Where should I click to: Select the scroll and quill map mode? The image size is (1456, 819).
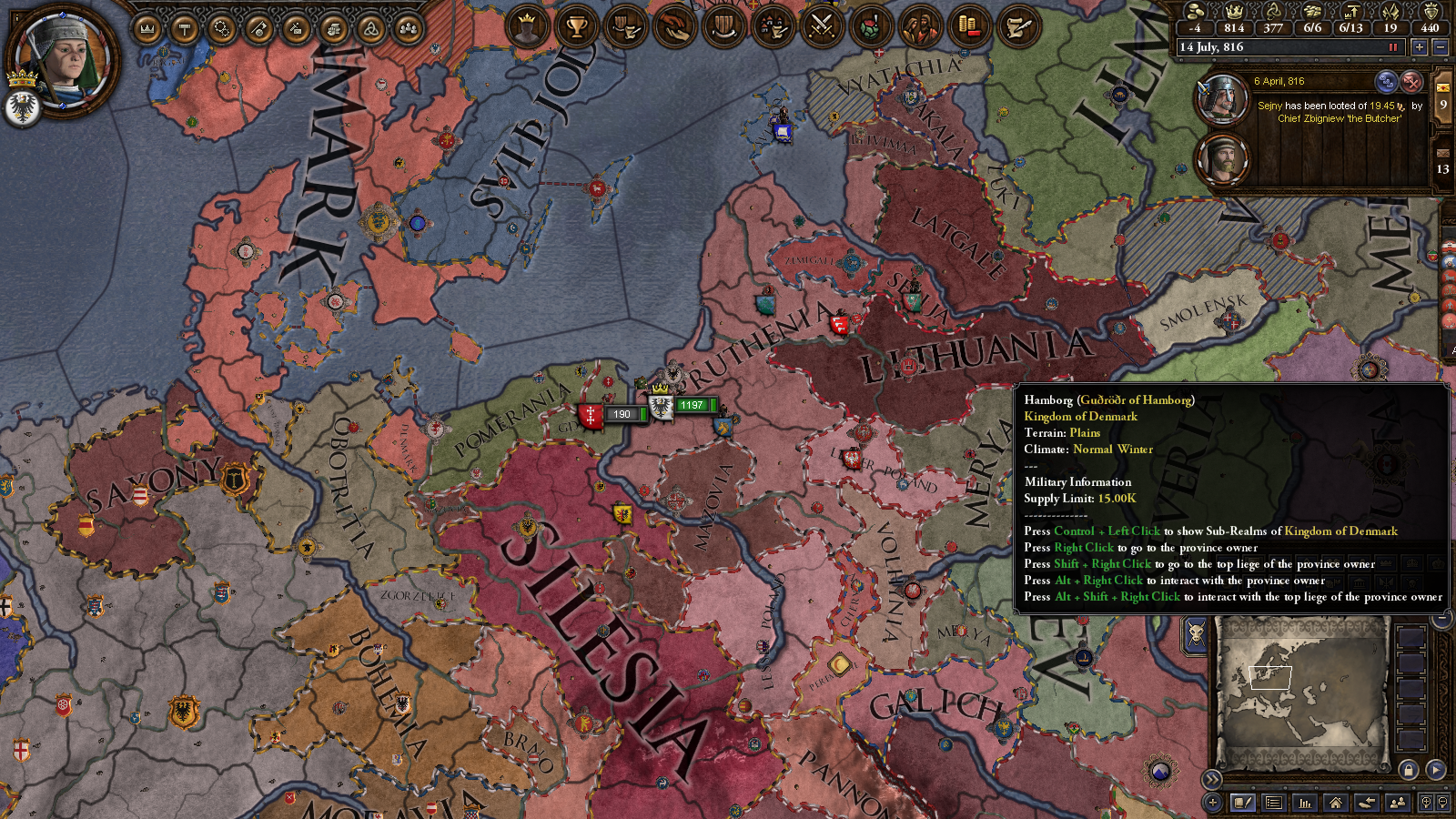click(x=1018, y=26)
